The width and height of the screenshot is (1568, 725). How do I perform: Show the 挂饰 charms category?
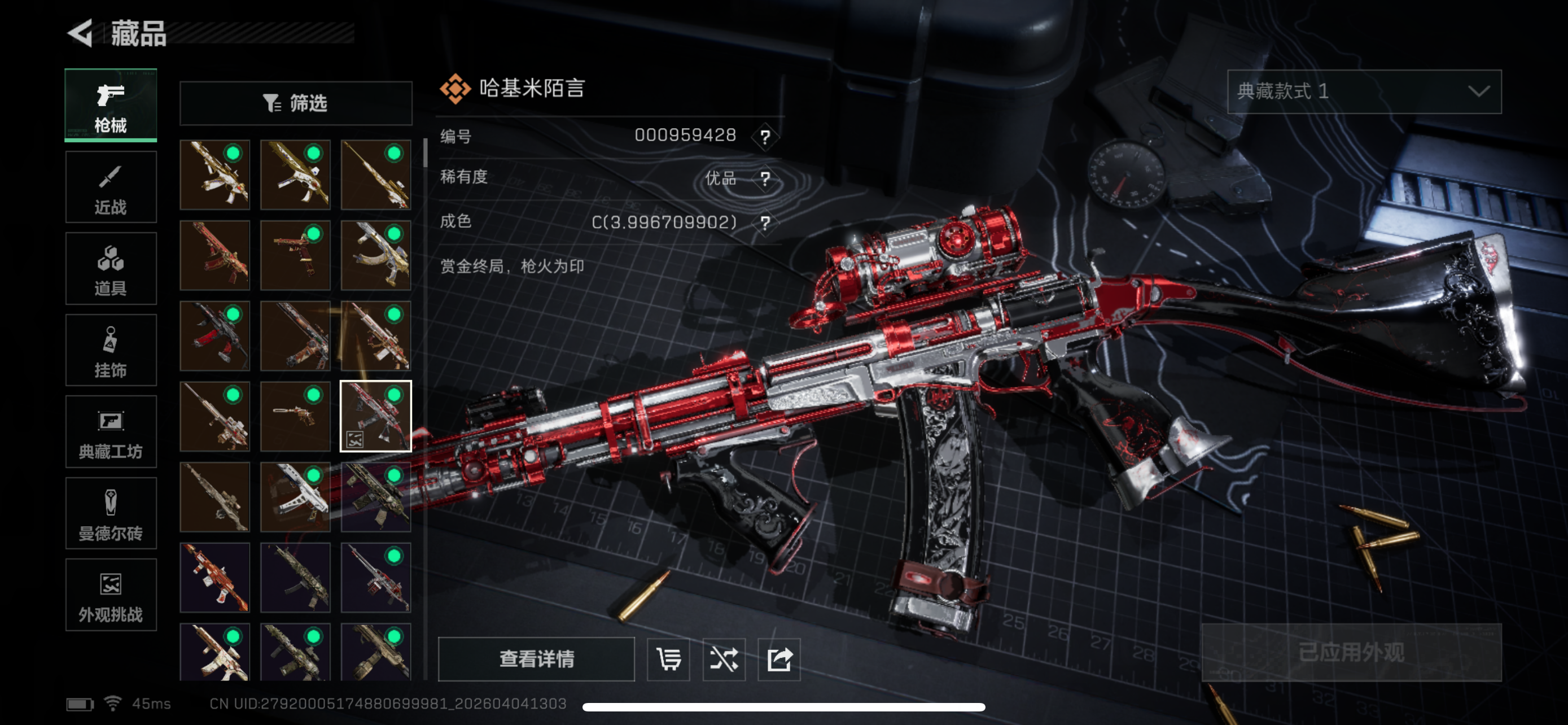(x=111, y=351)
